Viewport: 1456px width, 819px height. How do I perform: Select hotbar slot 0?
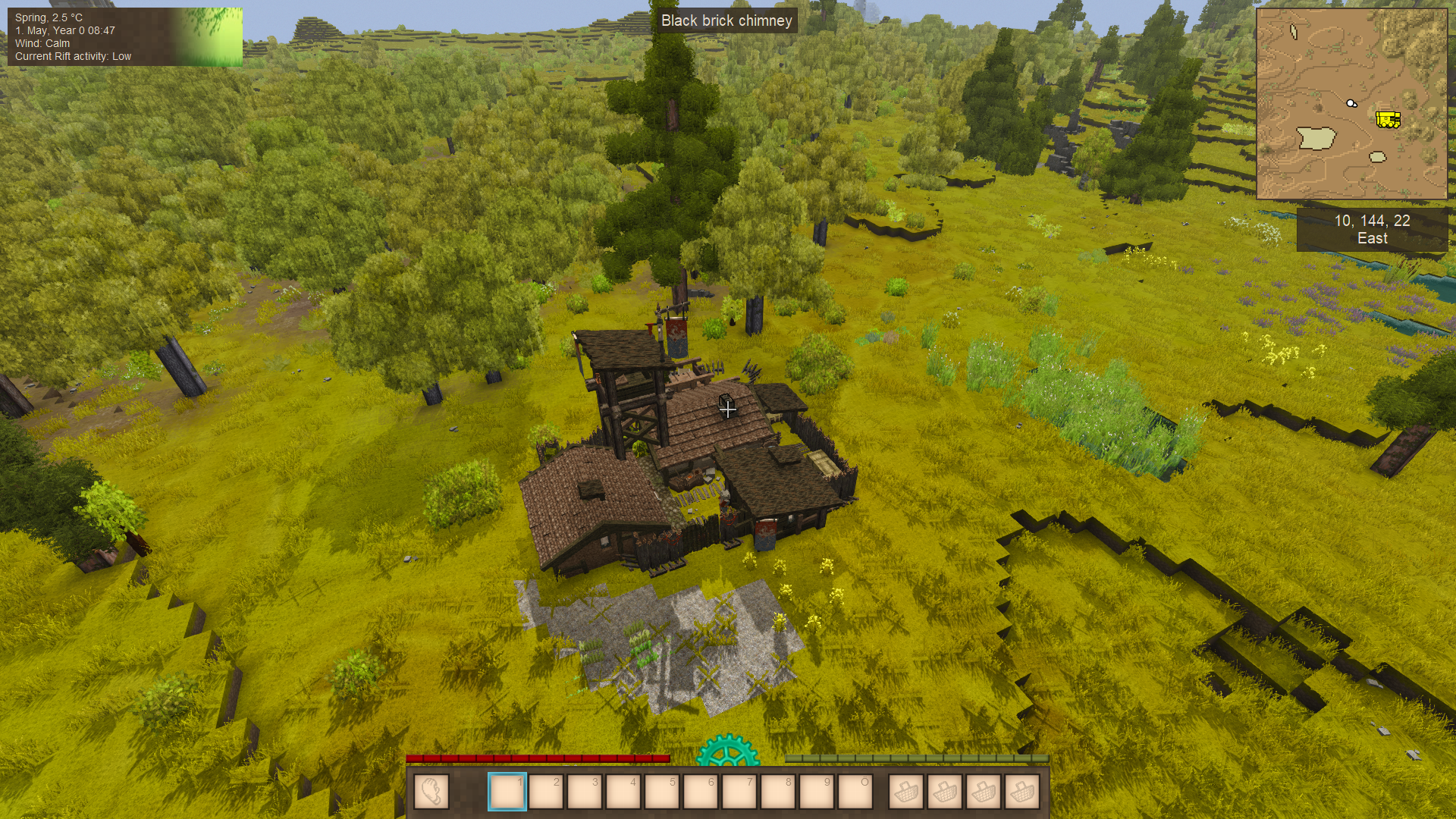coord(855,792)
